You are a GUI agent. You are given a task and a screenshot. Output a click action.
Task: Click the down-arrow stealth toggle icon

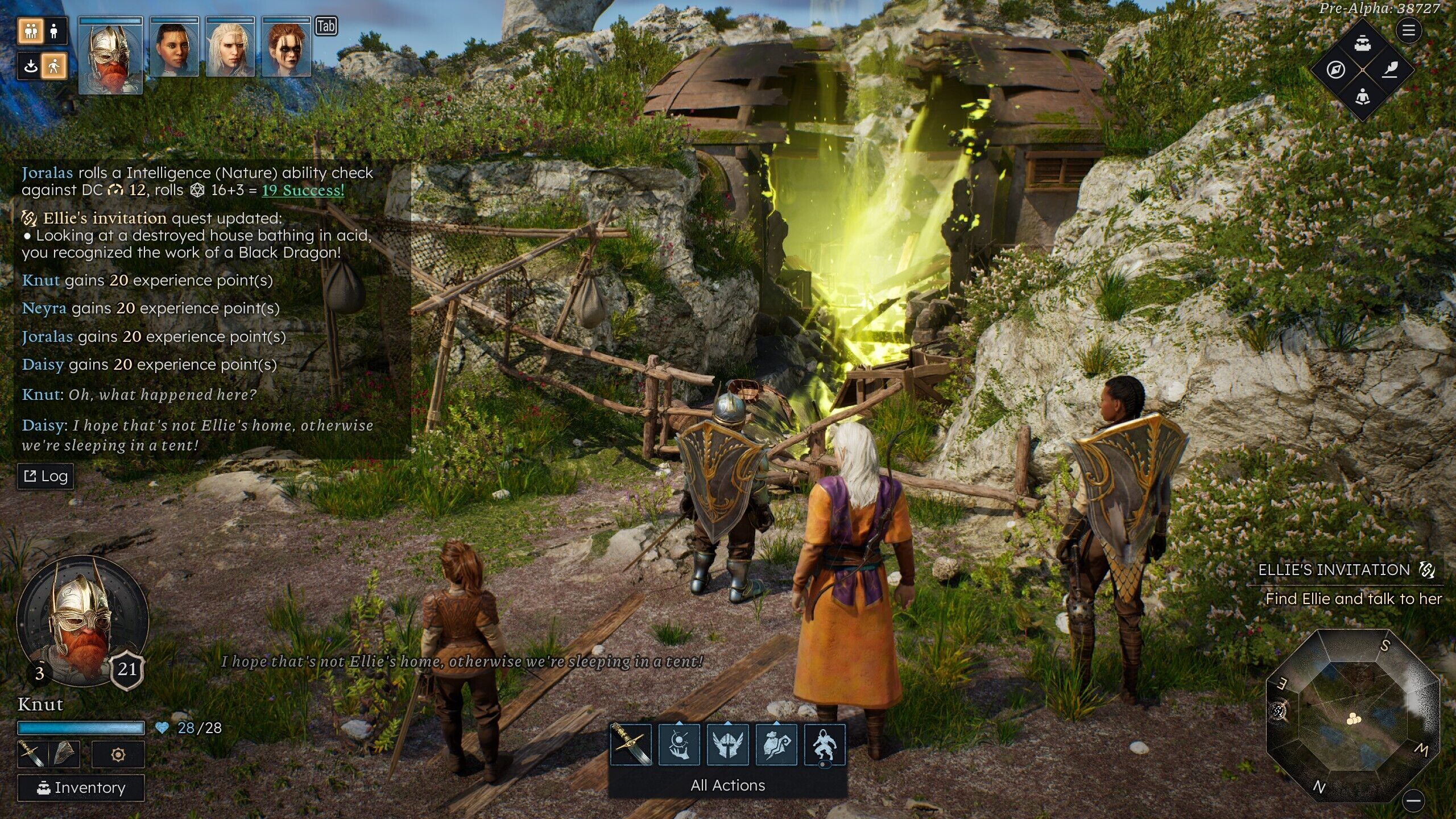31,67
